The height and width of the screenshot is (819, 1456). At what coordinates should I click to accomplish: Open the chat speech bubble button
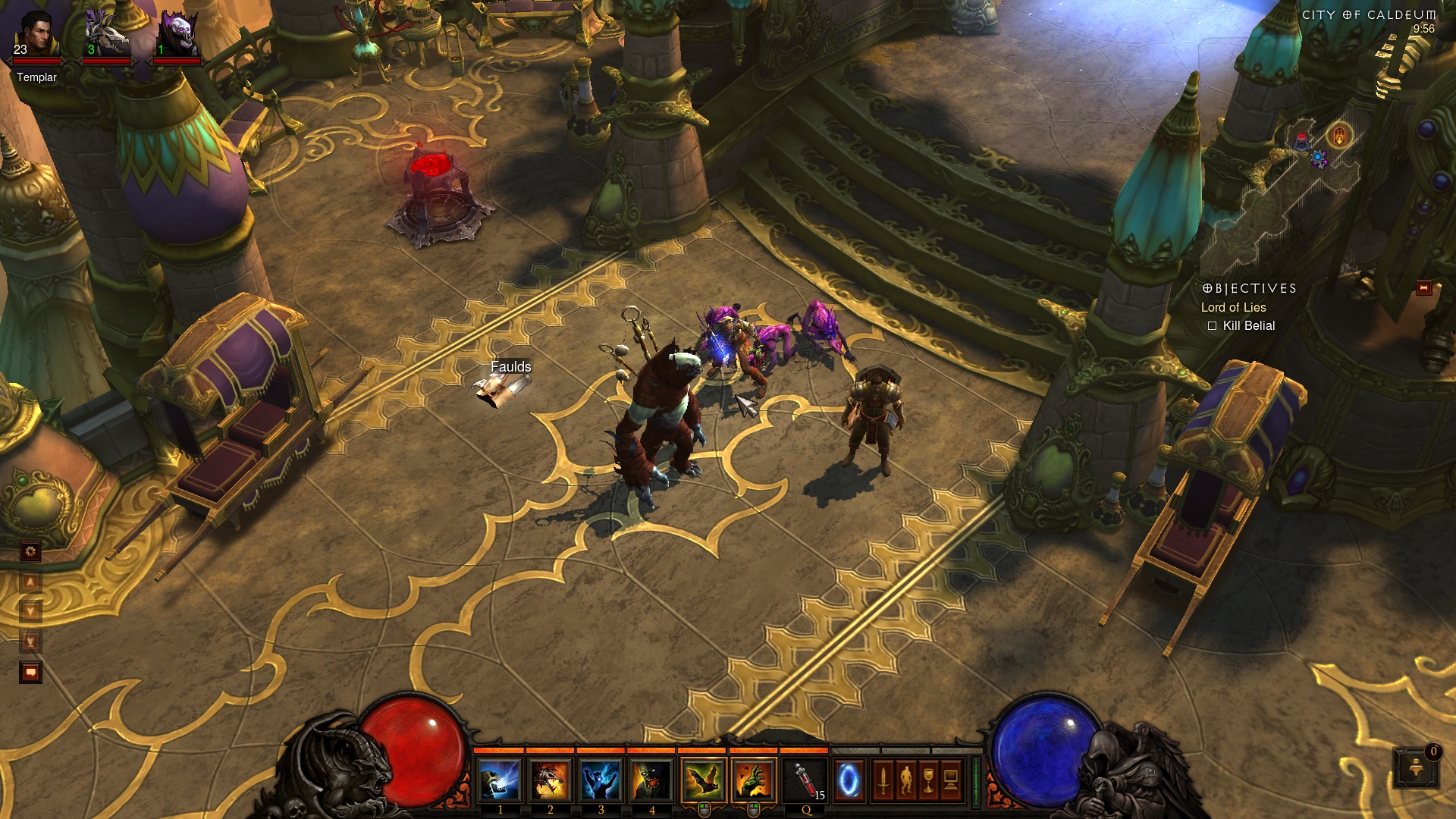(x=30, y=672)
